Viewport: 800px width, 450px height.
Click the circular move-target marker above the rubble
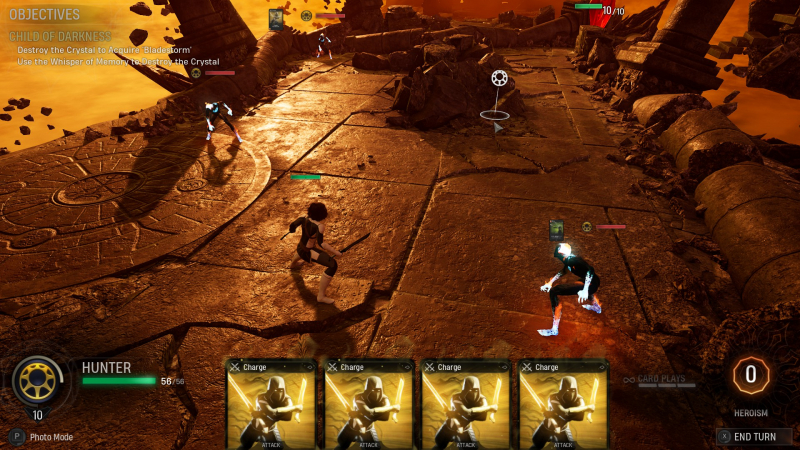click(498, 78)
